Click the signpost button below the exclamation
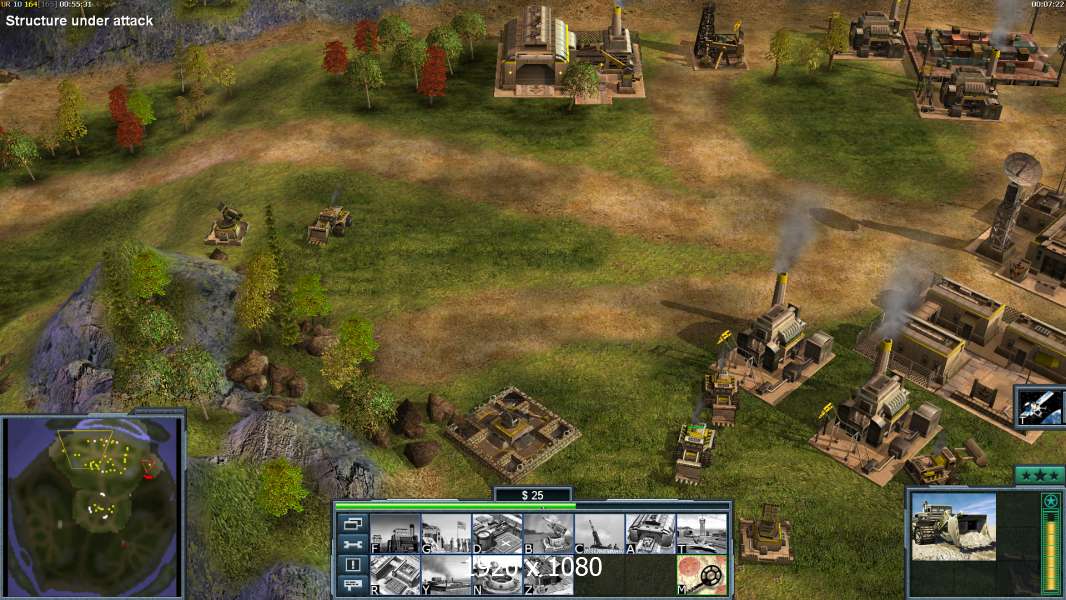The image size is (1066, 600). [x=352, y=586]
